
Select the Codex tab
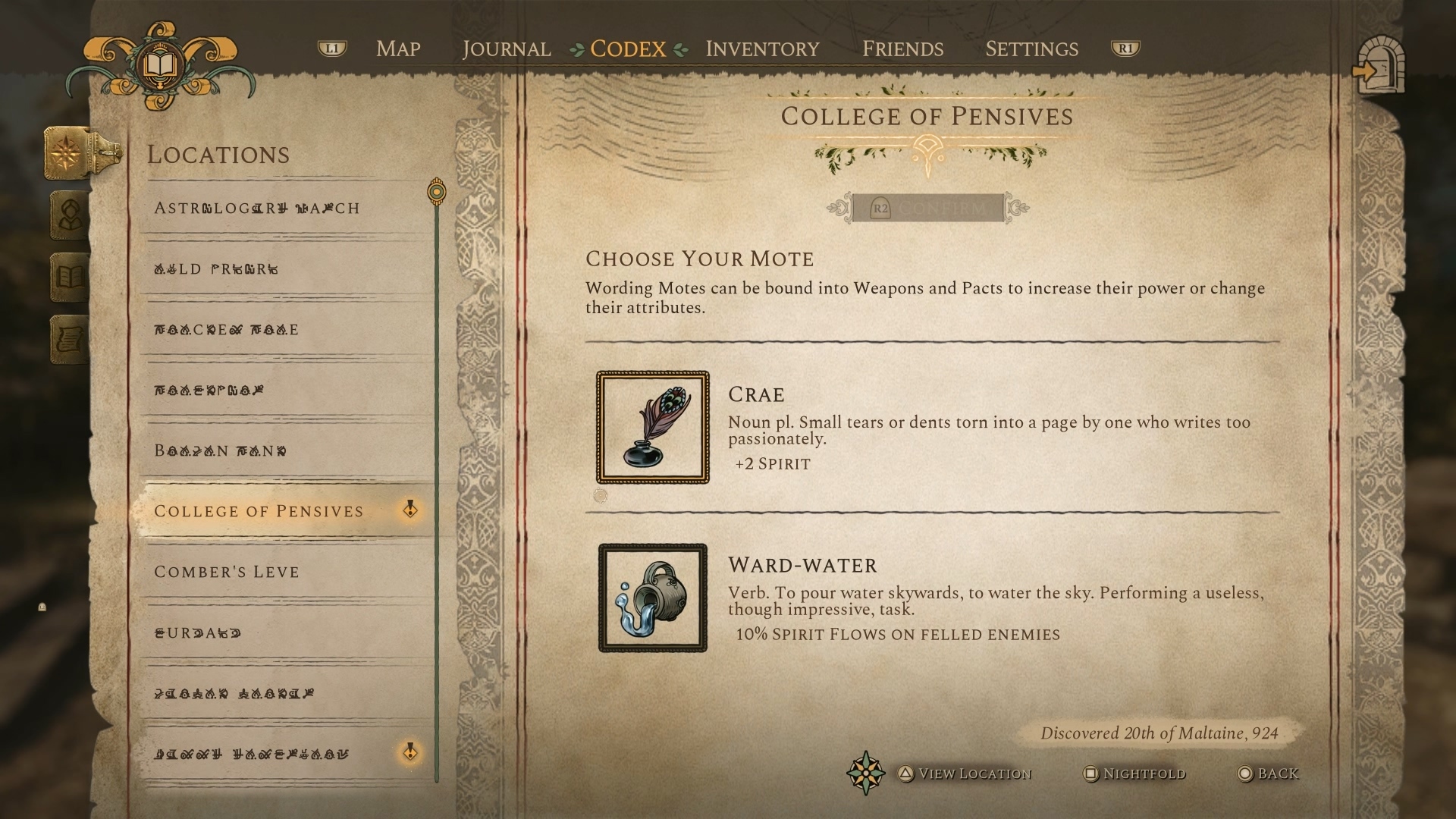point(628,49)
